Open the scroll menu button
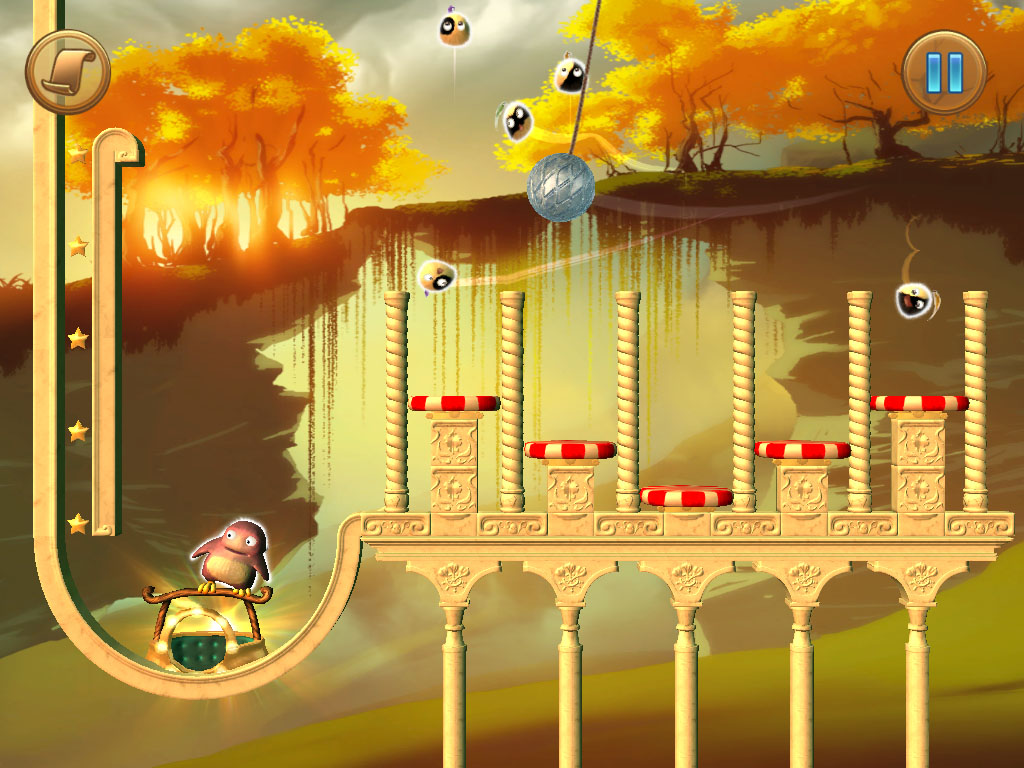Screen dimensions: 1024x768 click(68, 71)
